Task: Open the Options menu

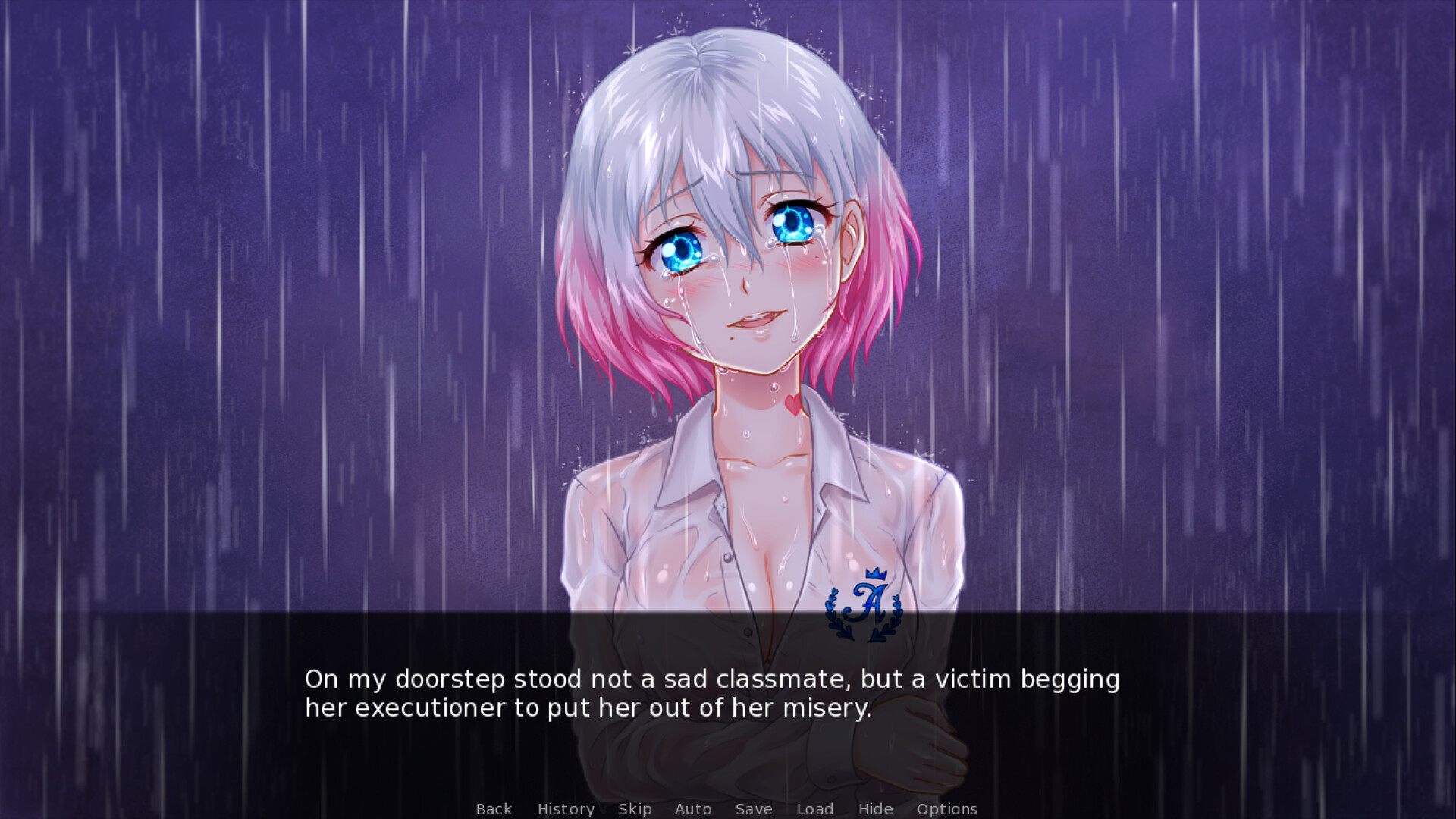Action: pyautogui.click(x=946, y=809)
